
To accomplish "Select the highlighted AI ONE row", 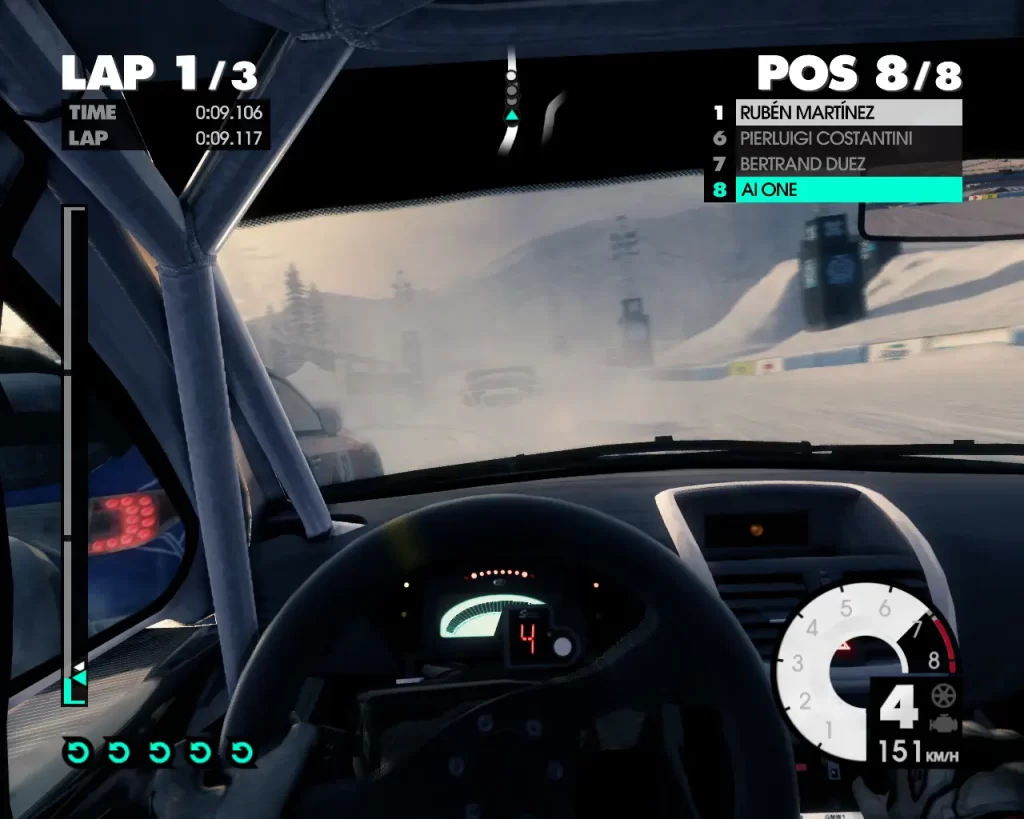I will click(x=848, y=189).
